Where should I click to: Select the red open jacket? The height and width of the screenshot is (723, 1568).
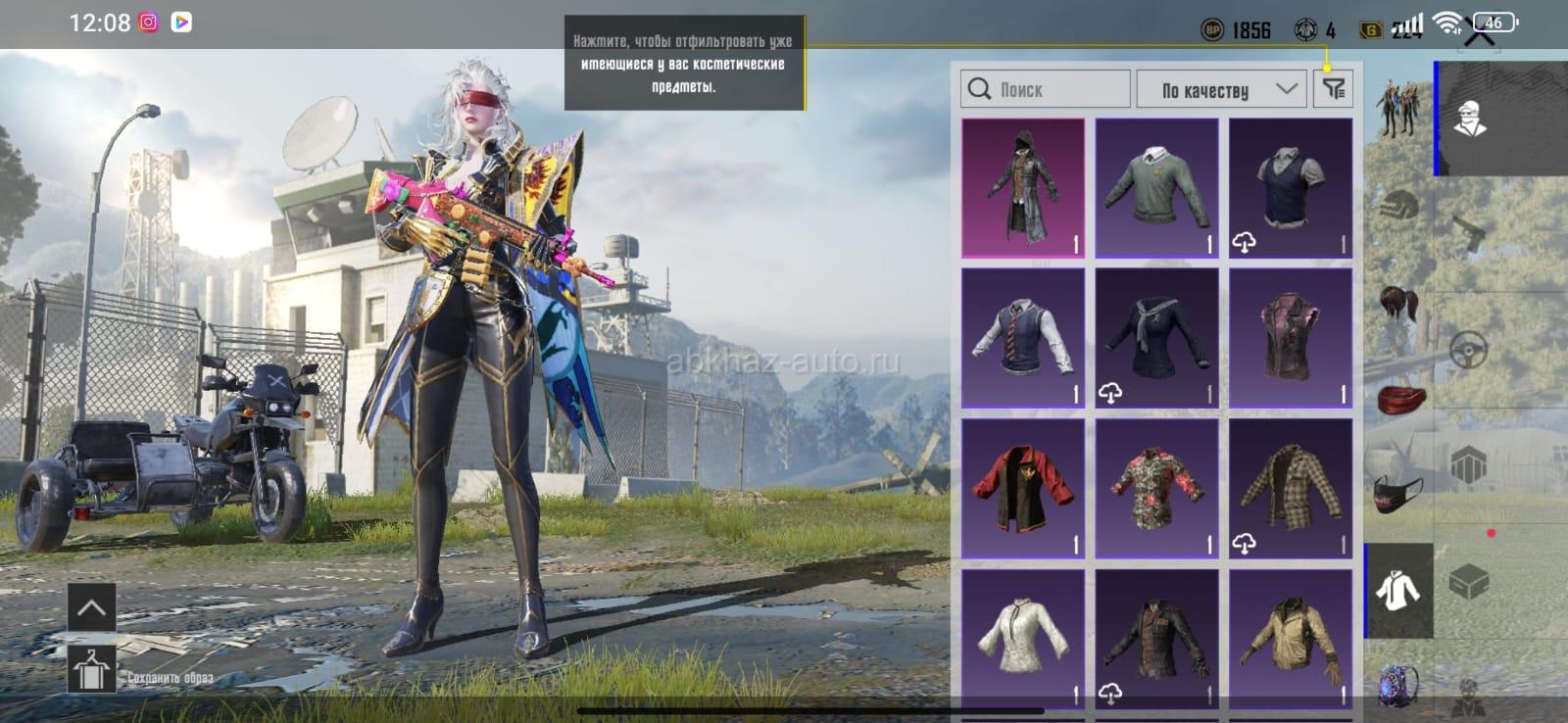click(1023, 488)
